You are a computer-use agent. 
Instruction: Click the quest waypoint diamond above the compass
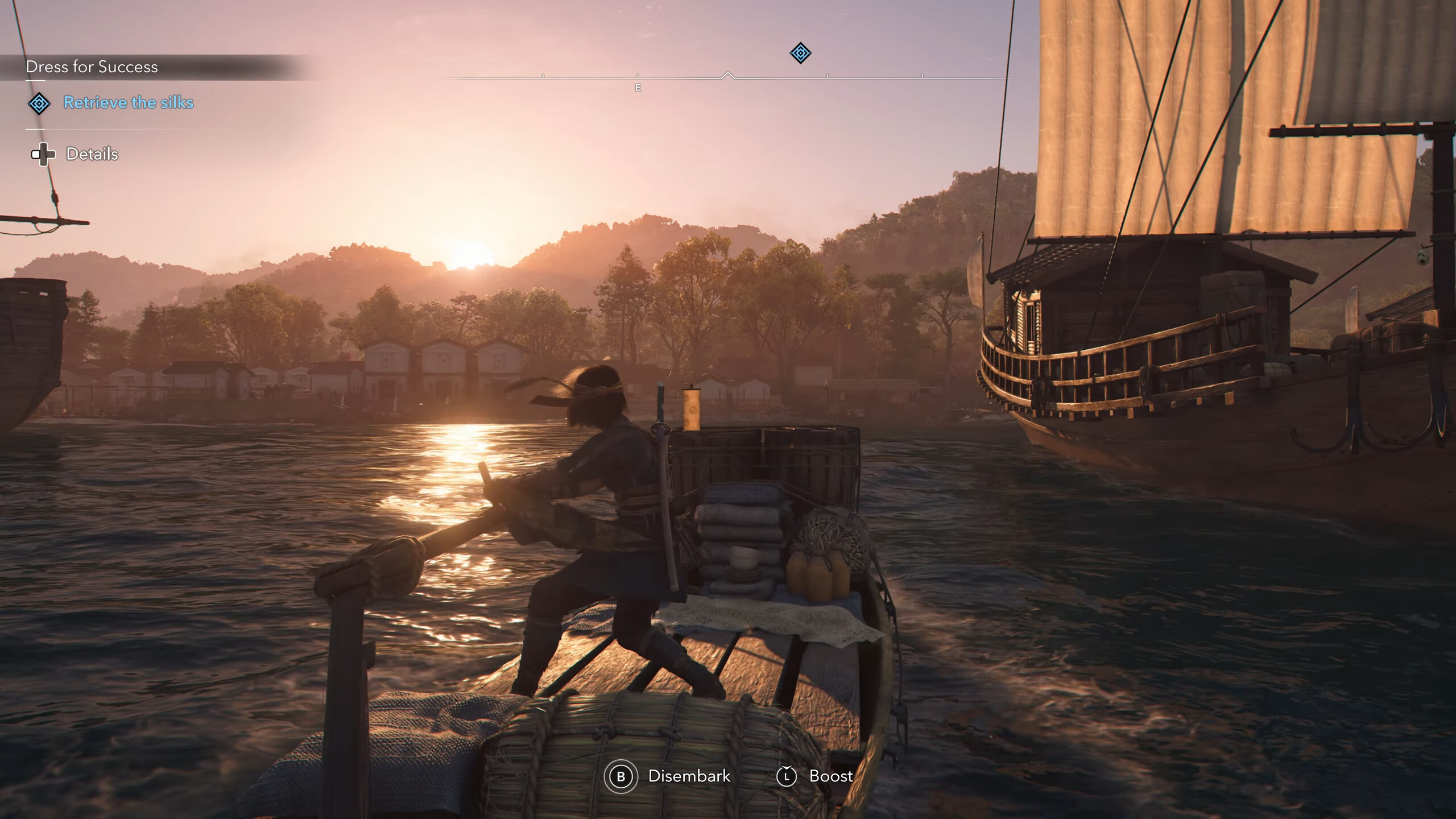click(x=800, y=52)
